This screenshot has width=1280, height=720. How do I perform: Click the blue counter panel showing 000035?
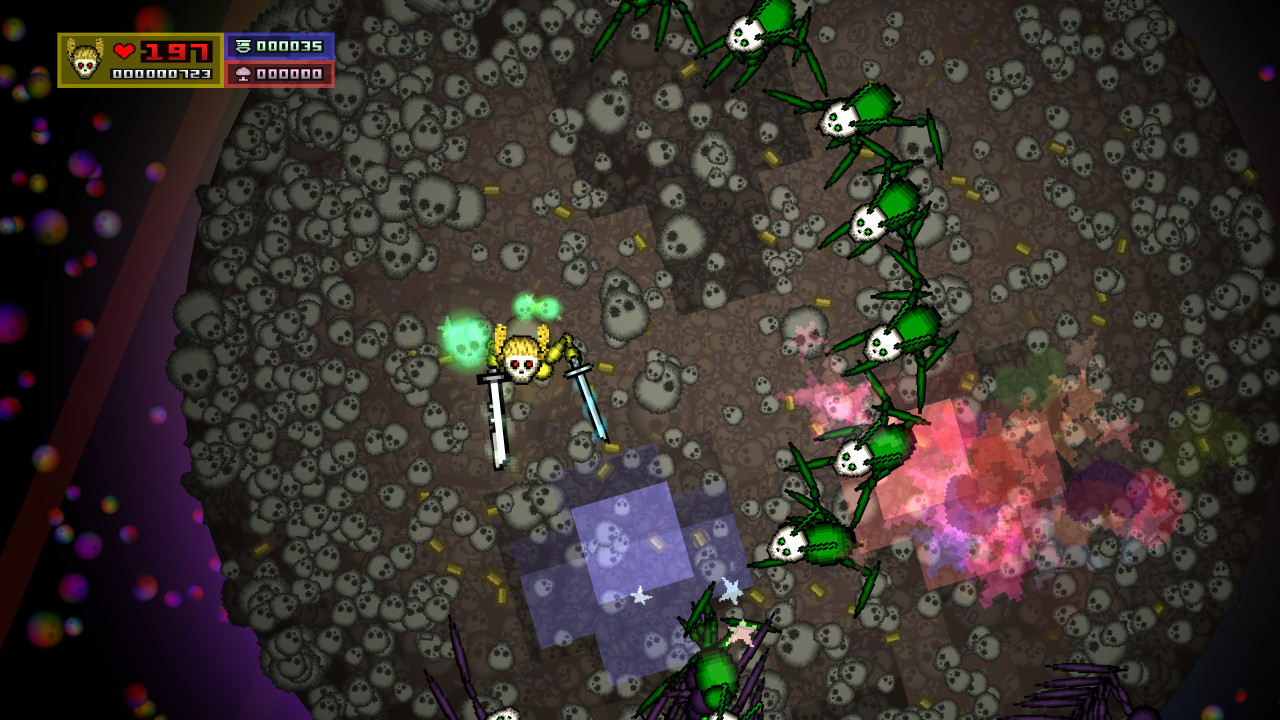coord(287,47)
